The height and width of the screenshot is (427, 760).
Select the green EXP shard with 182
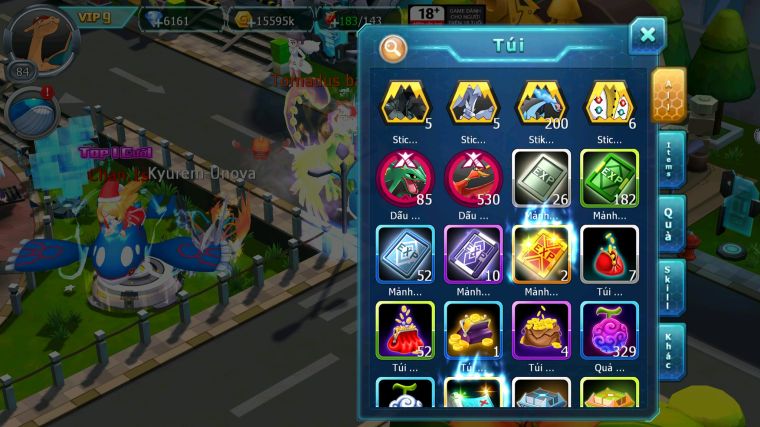click(x=609, y=176)
